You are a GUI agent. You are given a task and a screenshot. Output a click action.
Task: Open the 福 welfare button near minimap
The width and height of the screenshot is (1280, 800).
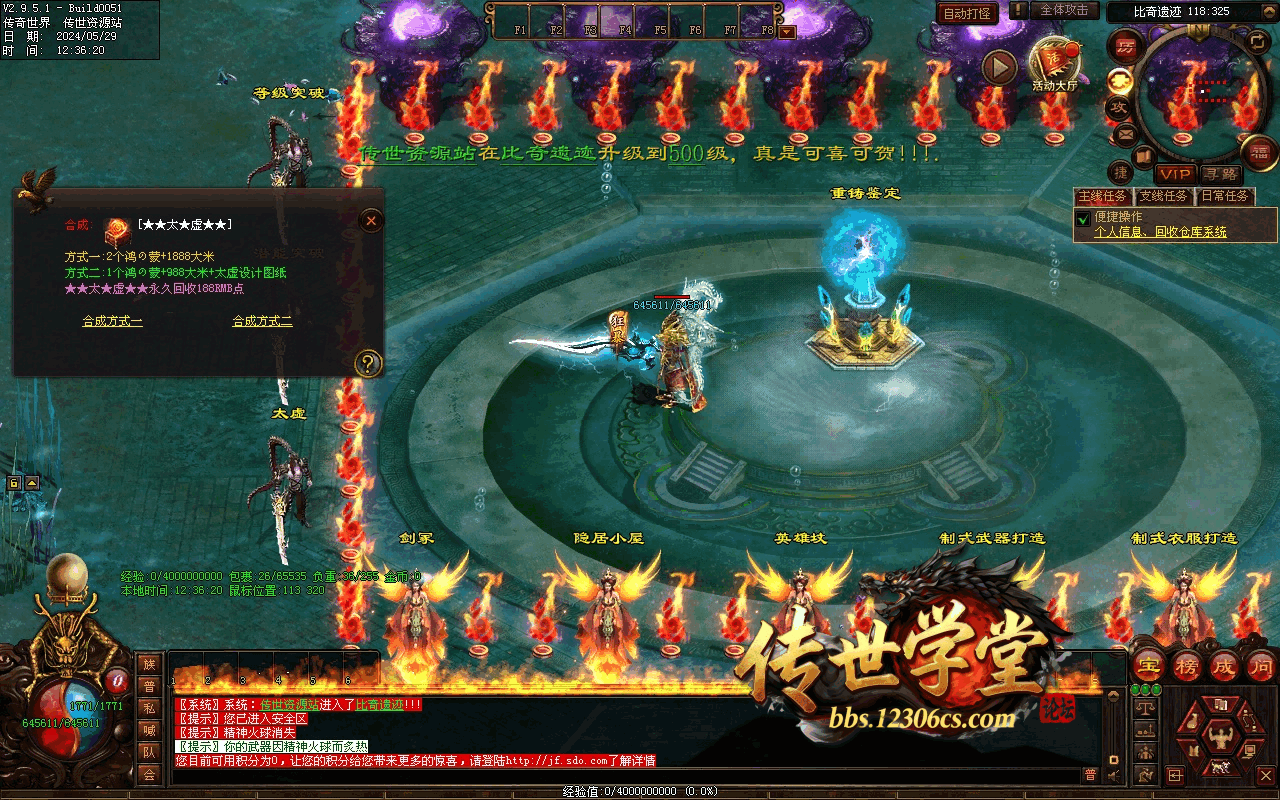point(1260,152)
